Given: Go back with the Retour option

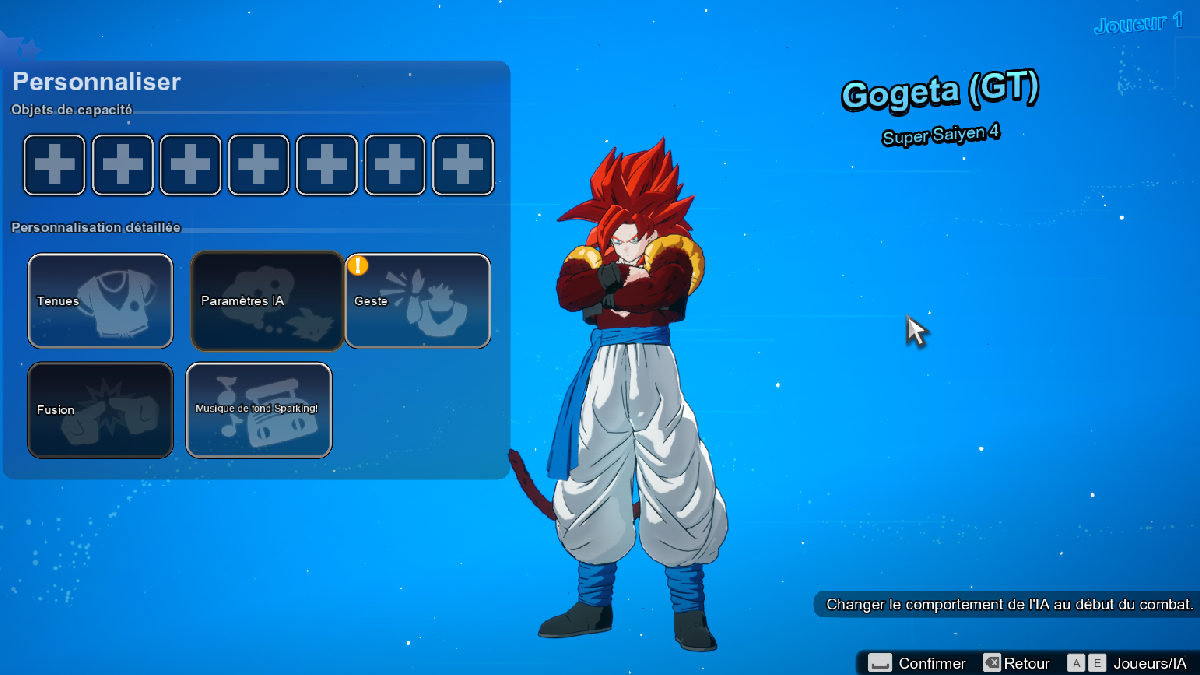Looking at the screenshot, I should pyautogui.click(x=1016, y=663).
